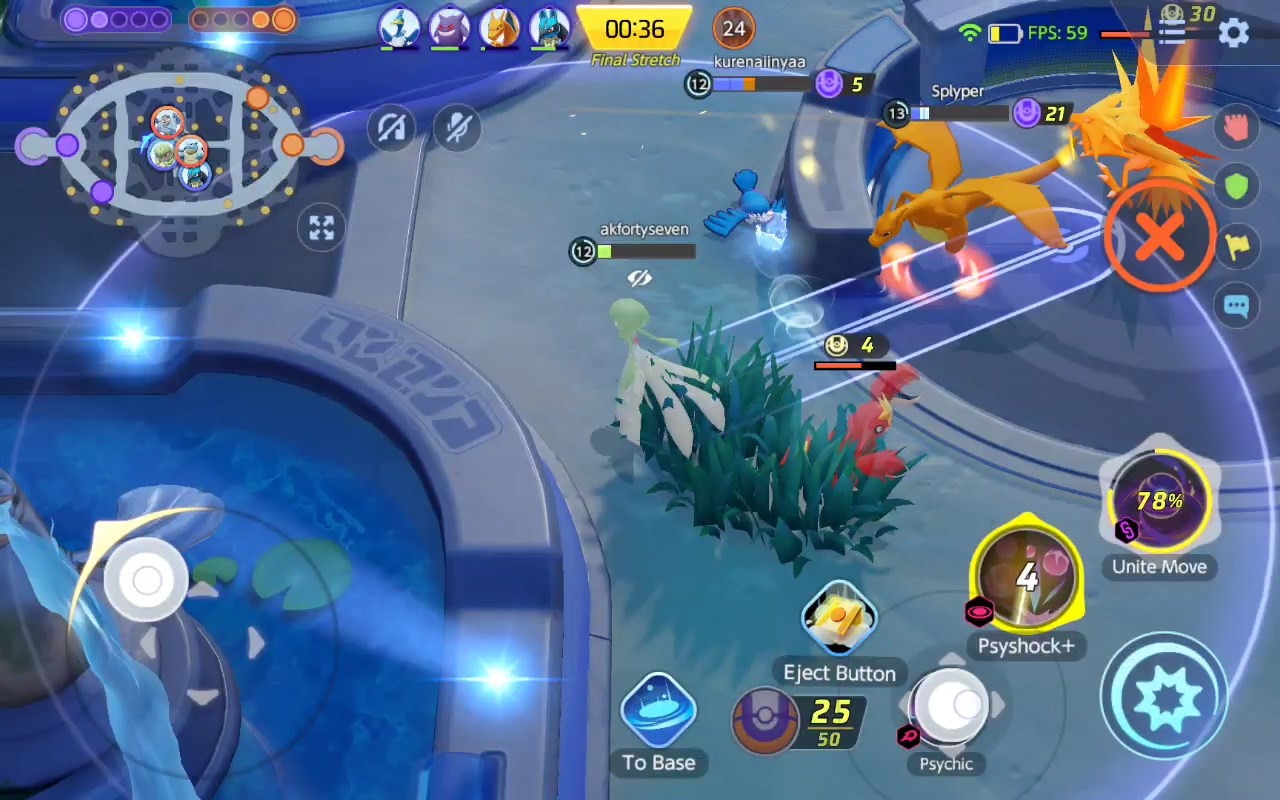This screenshot has width=1280, height=800.
Task: Open the quick chat speech bubble
Action: click(1237, 307)
